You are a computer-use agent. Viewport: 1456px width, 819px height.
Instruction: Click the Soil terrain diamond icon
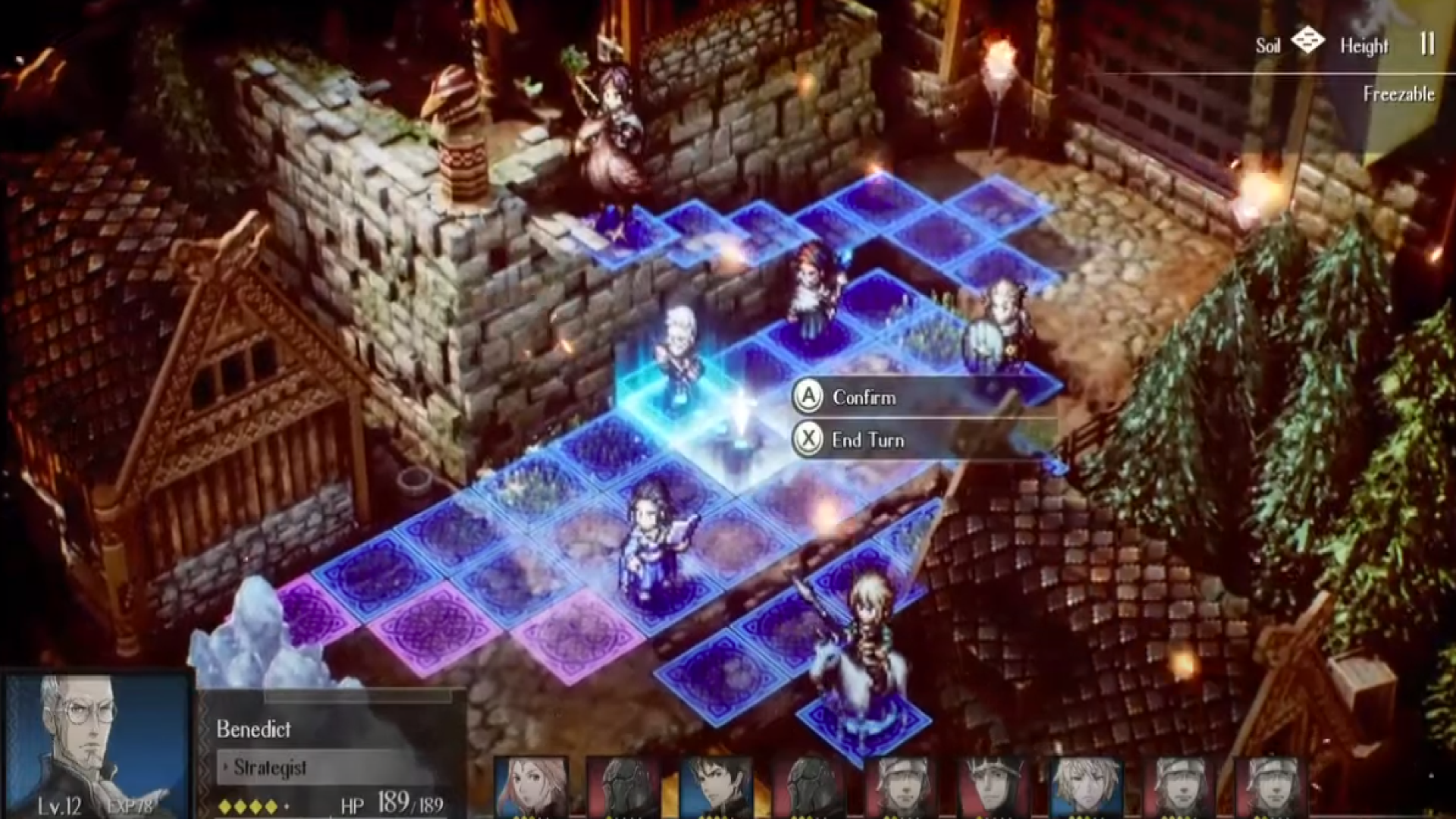coord(1308,39)
